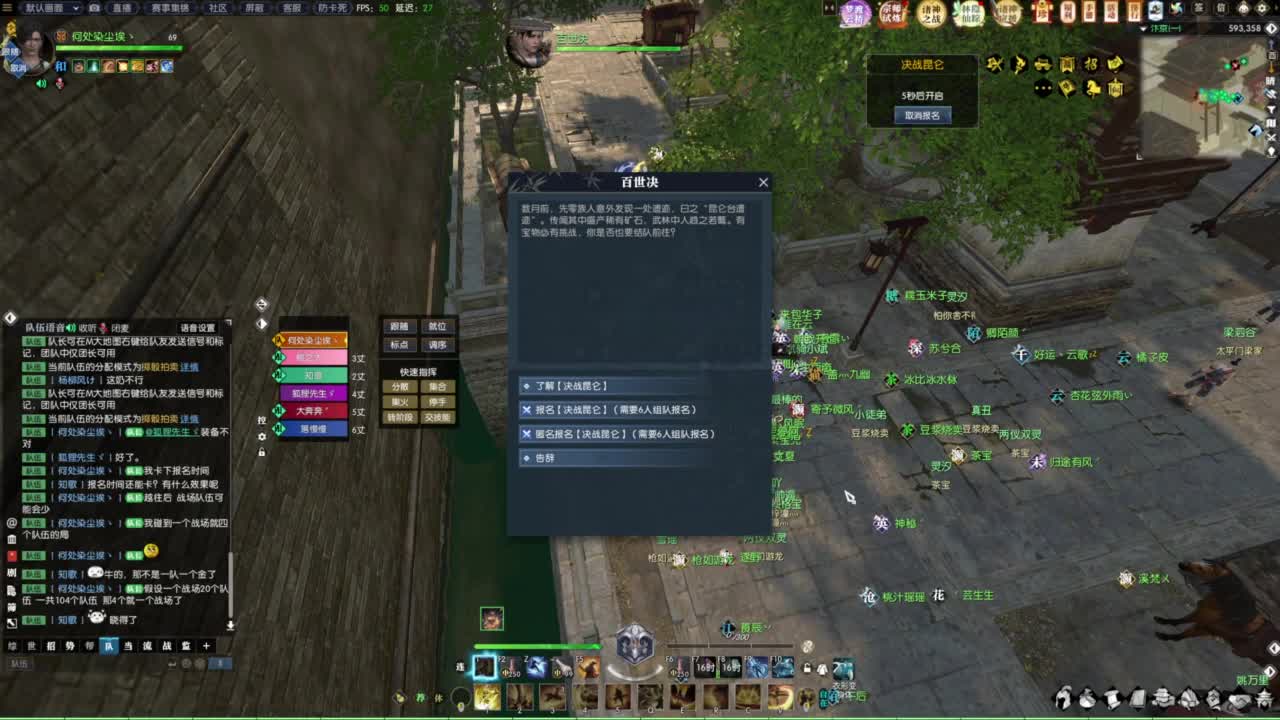
Task: Click the horse mount icon in top-right icon cluster
Action: tap(1093, 89)
